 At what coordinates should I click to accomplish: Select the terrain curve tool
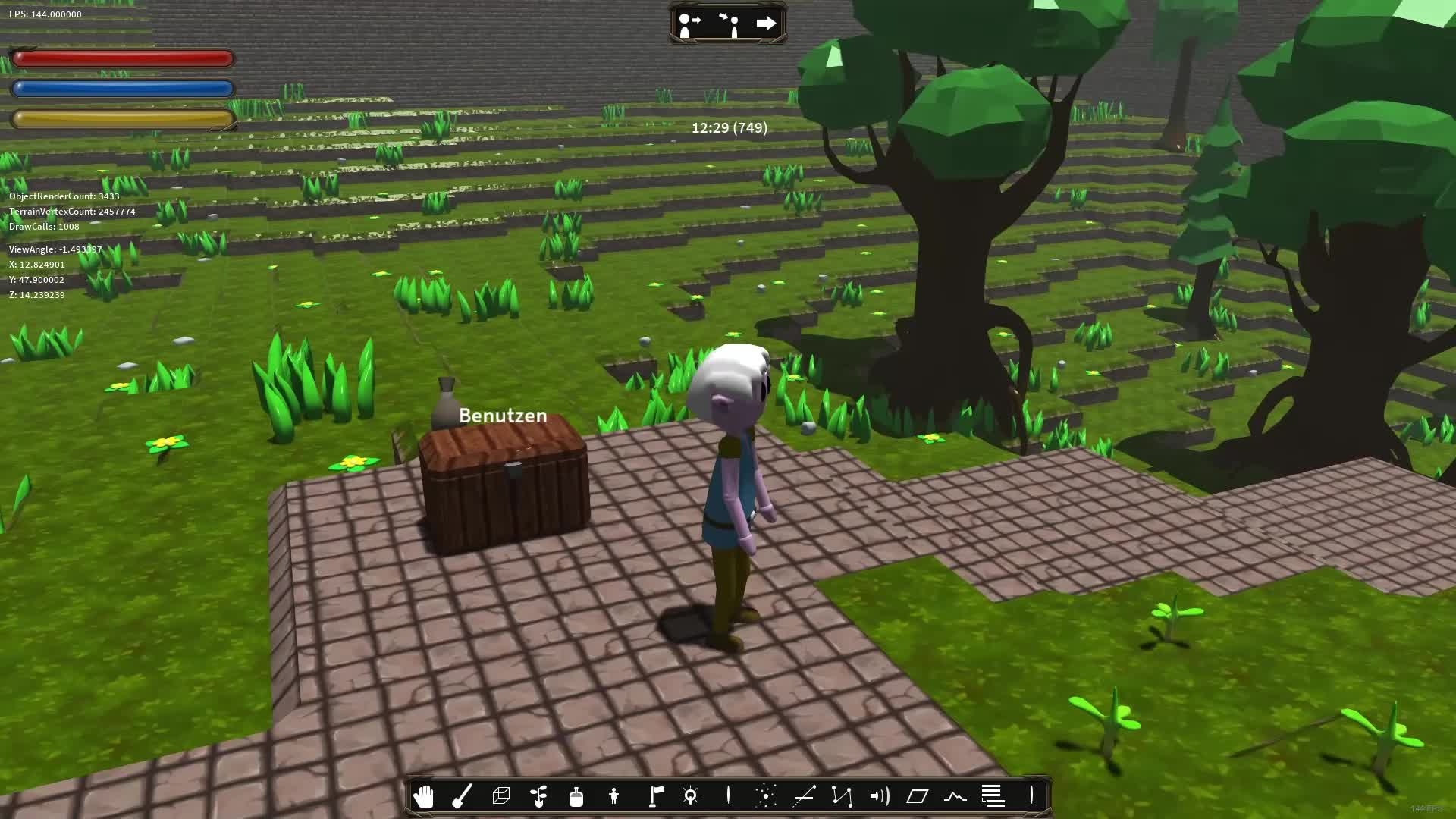pos(955,795)
